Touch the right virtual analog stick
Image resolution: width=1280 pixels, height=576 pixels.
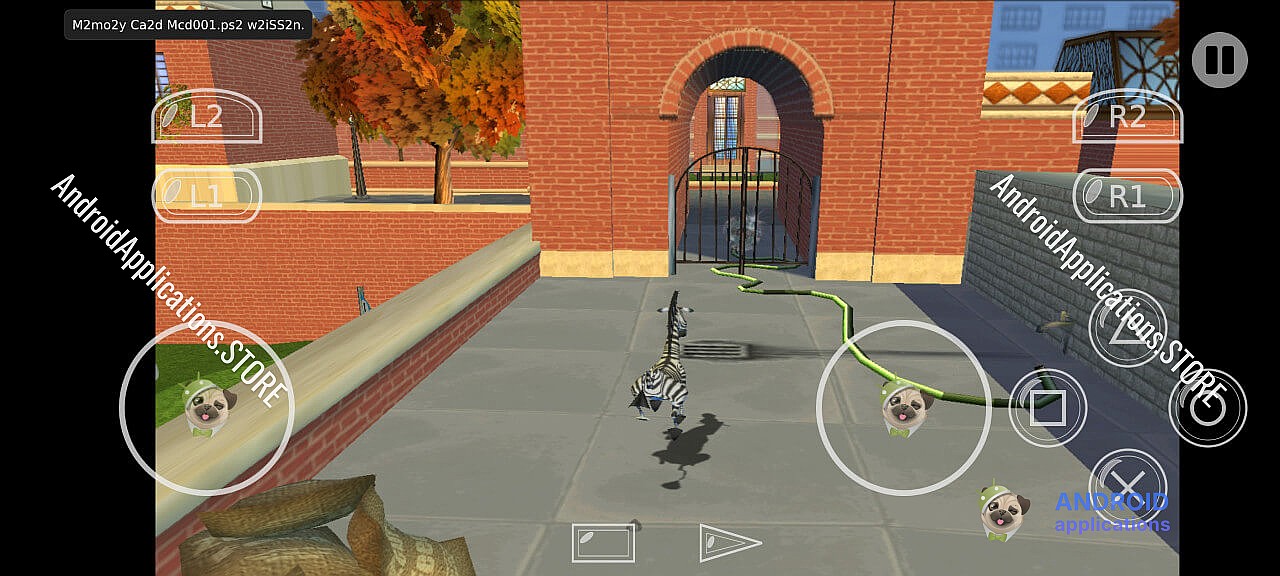[x=904, y=408]
